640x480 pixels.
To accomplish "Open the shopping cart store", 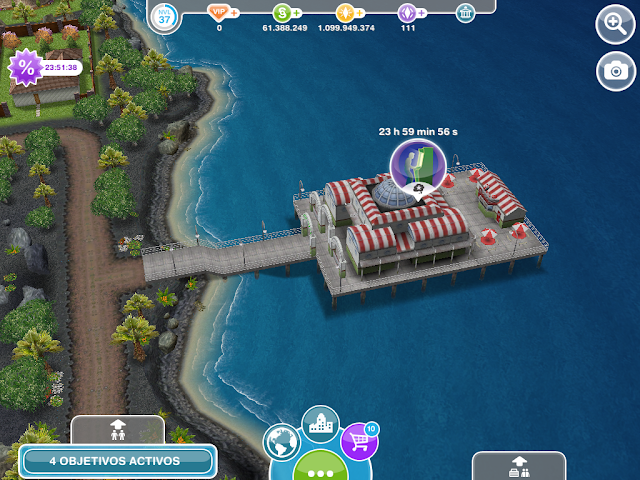I will 359,441.
